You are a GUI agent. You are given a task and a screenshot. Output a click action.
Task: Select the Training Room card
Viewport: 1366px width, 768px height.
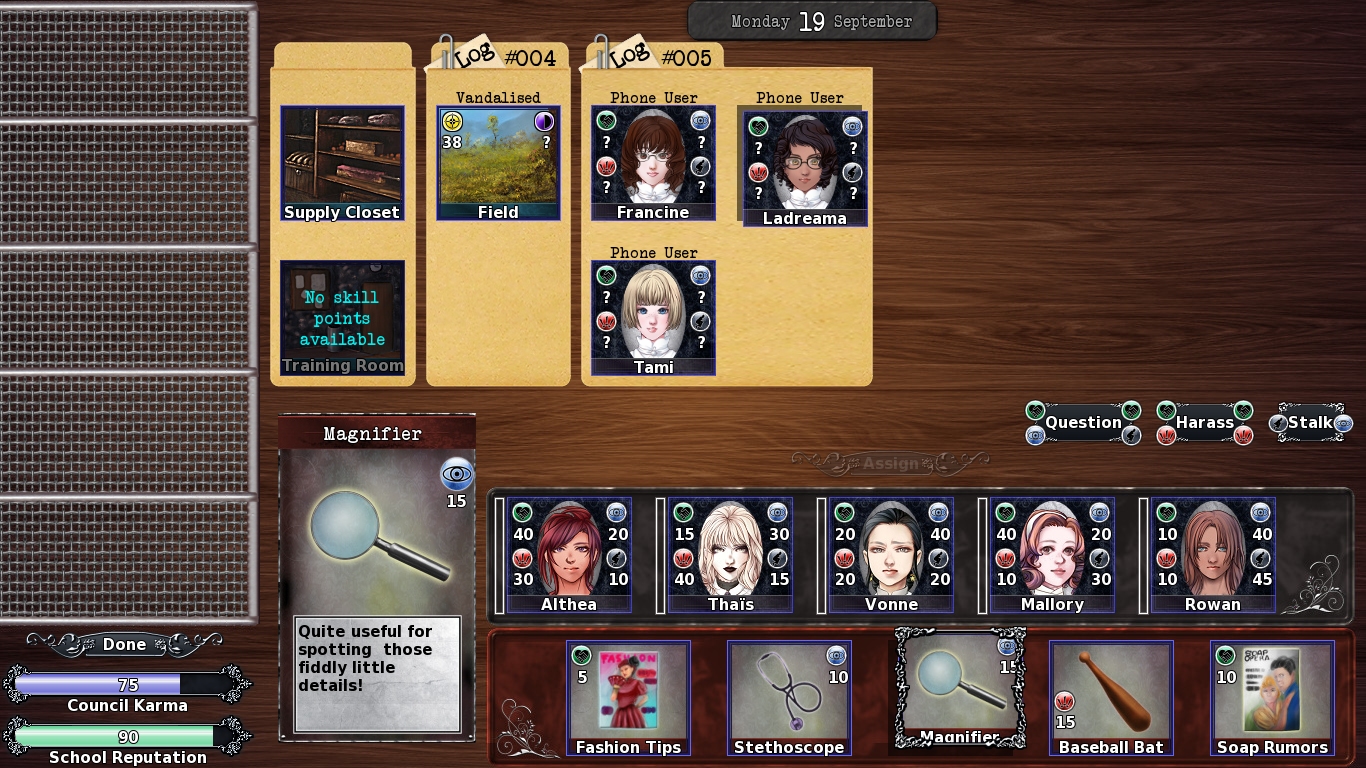[x=342, y=318]
